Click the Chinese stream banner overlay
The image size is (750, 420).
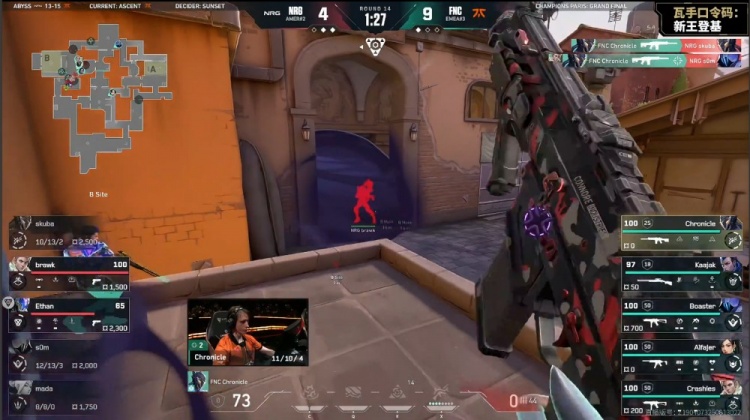[699, 18]
